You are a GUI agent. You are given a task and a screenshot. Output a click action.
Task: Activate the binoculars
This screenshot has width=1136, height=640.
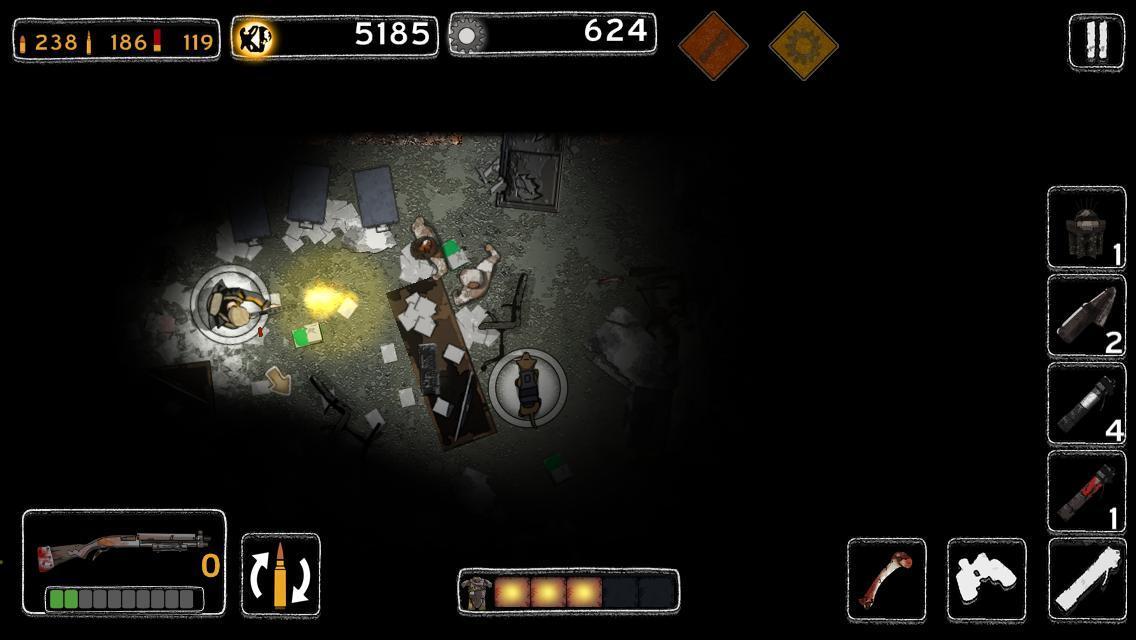tap(986, 578)
